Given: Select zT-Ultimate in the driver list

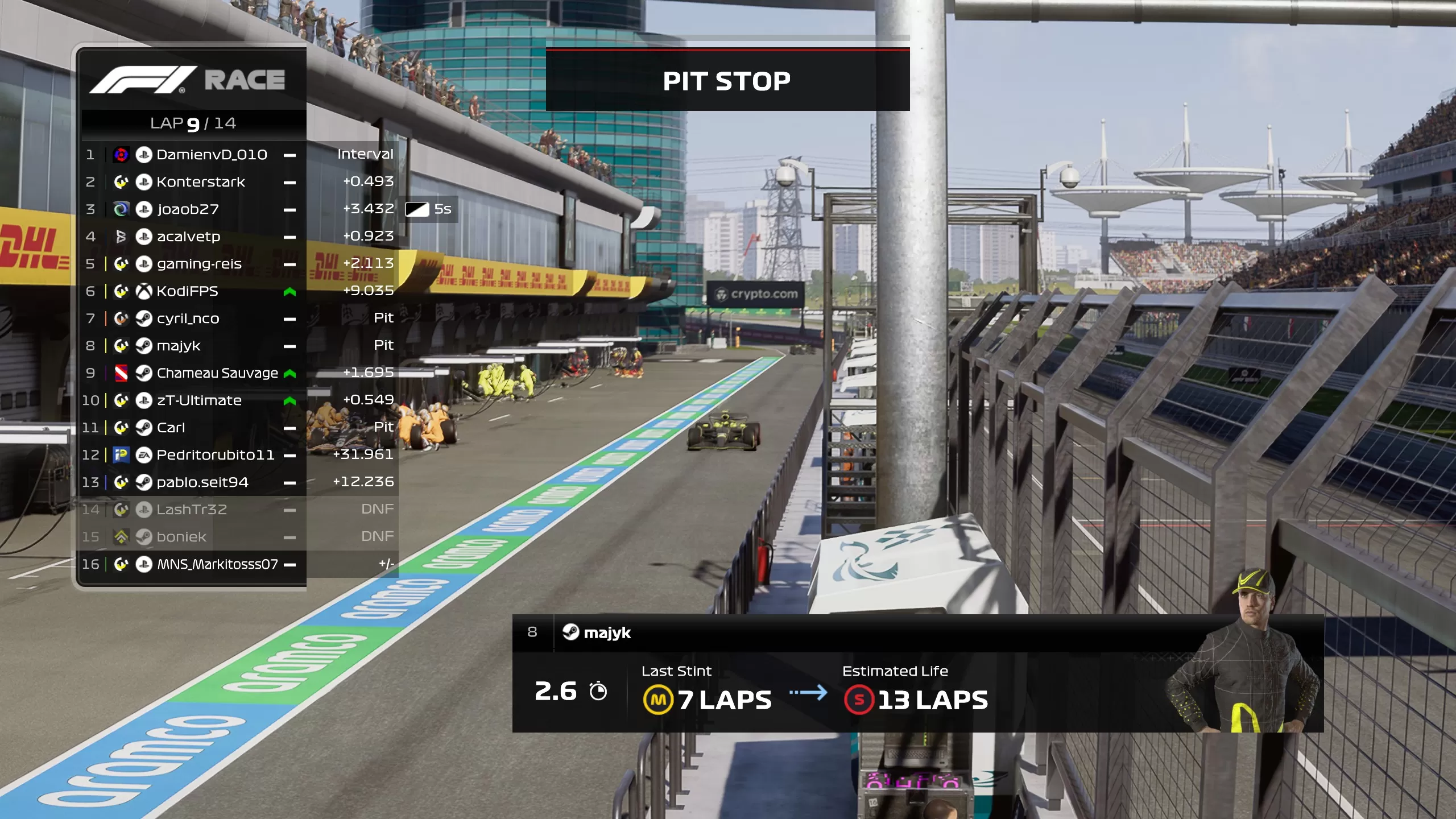Looking at the screenshot, I should point(199,400).
